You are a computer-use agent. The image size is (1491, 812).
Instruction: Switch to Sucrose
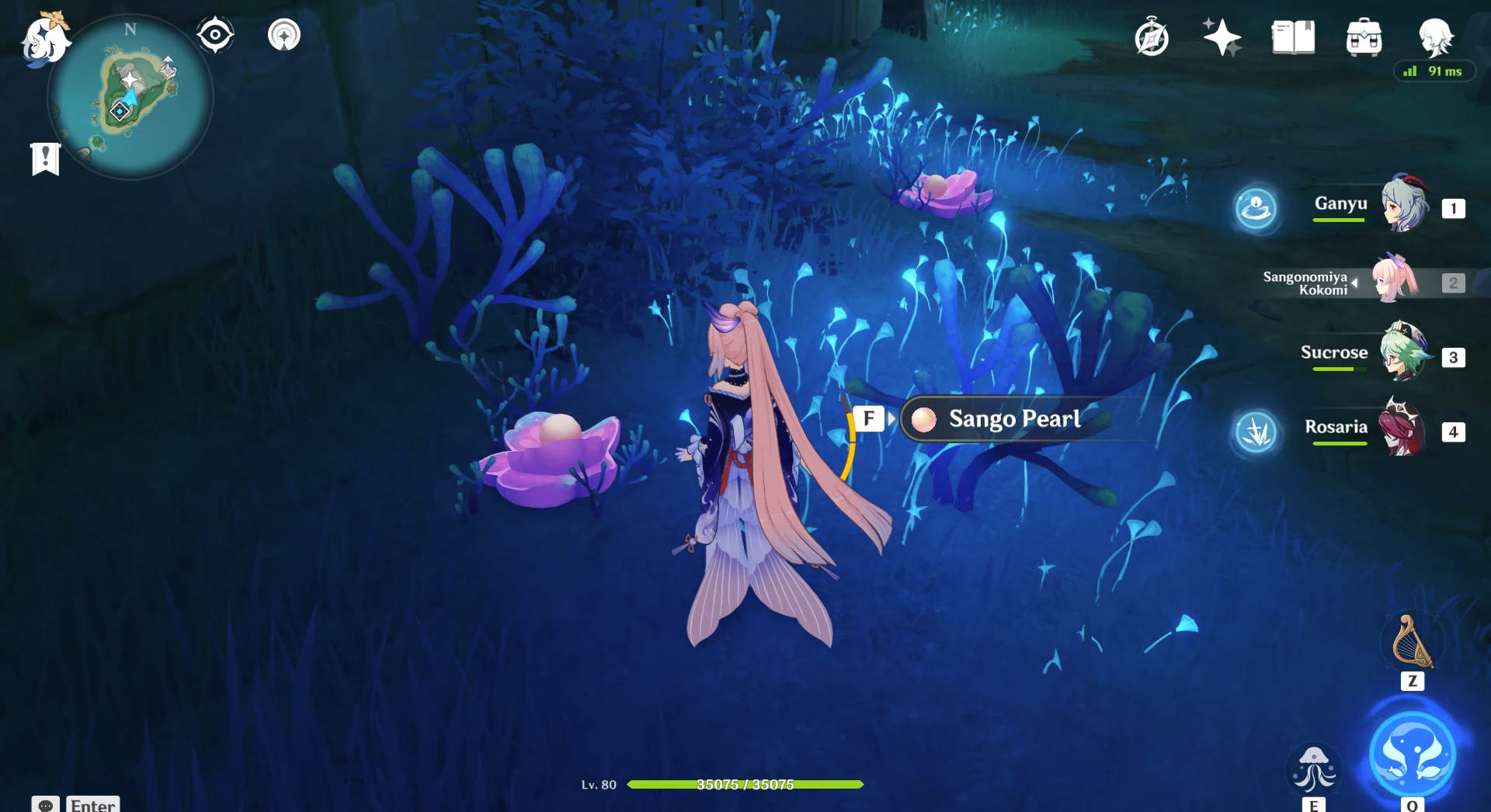(1403, 355)
